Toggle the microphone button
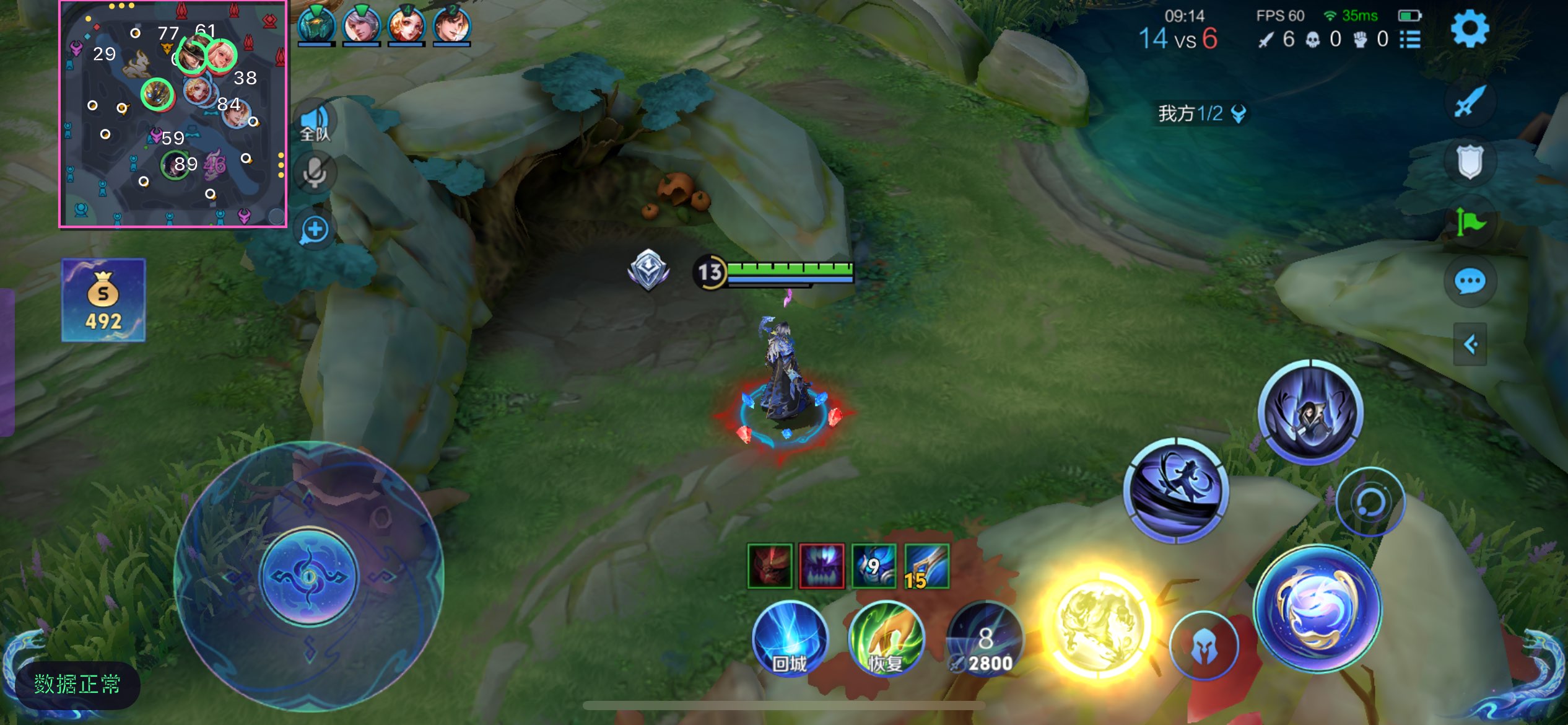Image resolution: width=1568 pixels, height=725 pixels. (315, 173)
